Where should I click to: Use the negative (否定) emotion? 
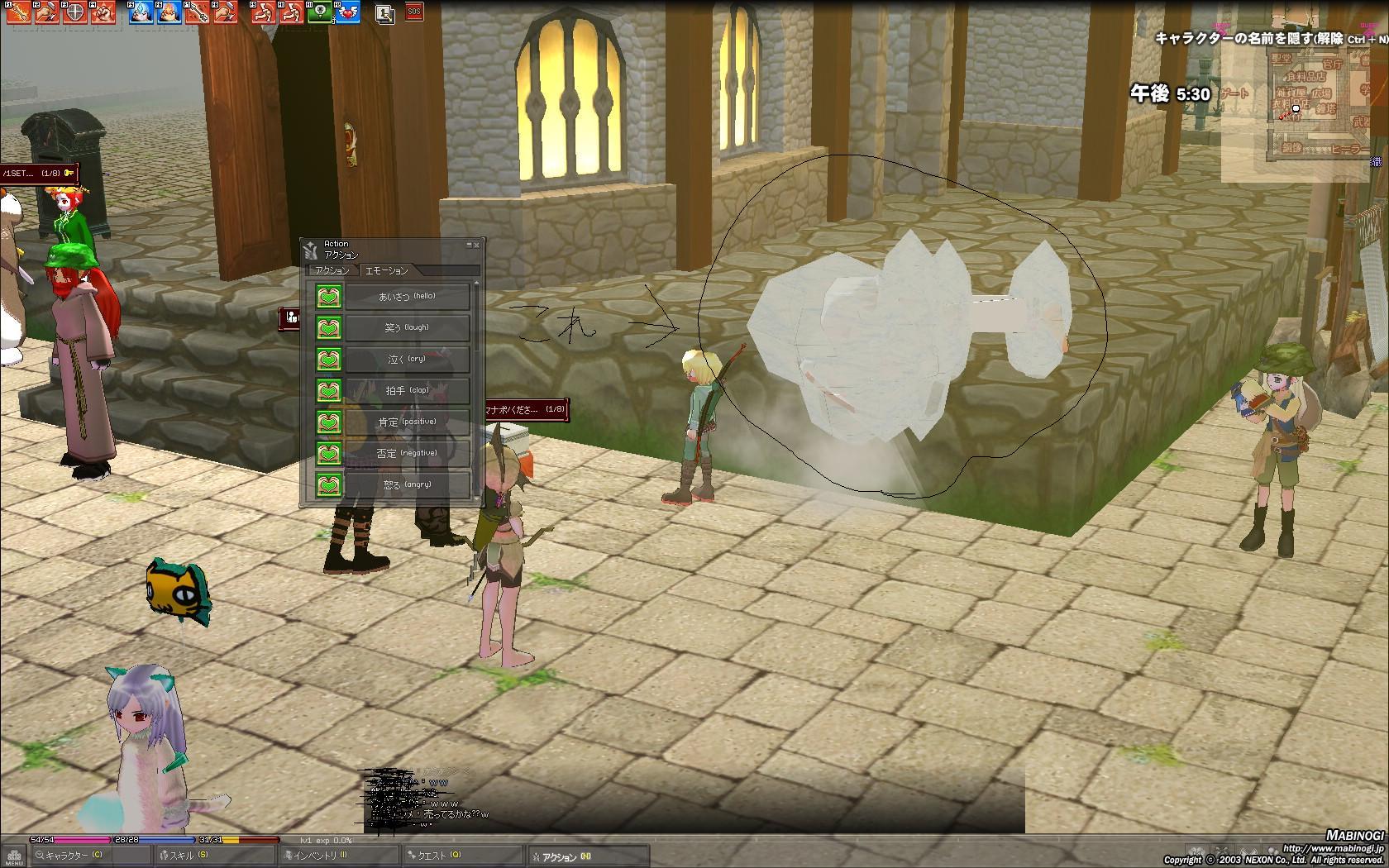pos(407,453)
